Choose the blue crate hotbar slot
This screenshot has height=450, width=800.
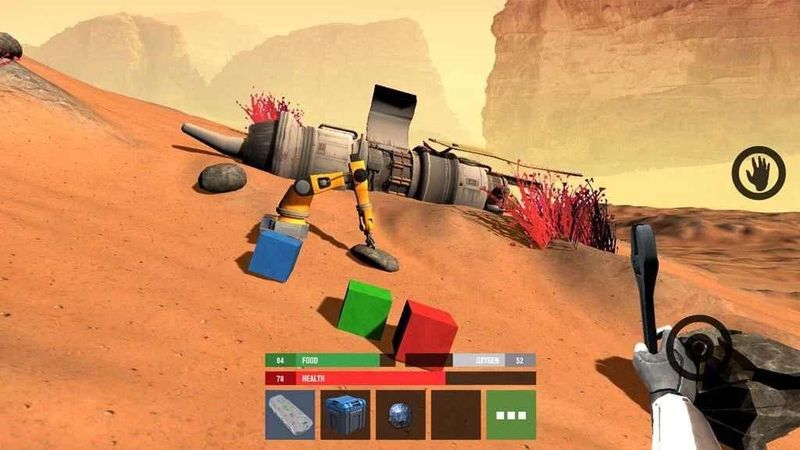pos(345,414)
